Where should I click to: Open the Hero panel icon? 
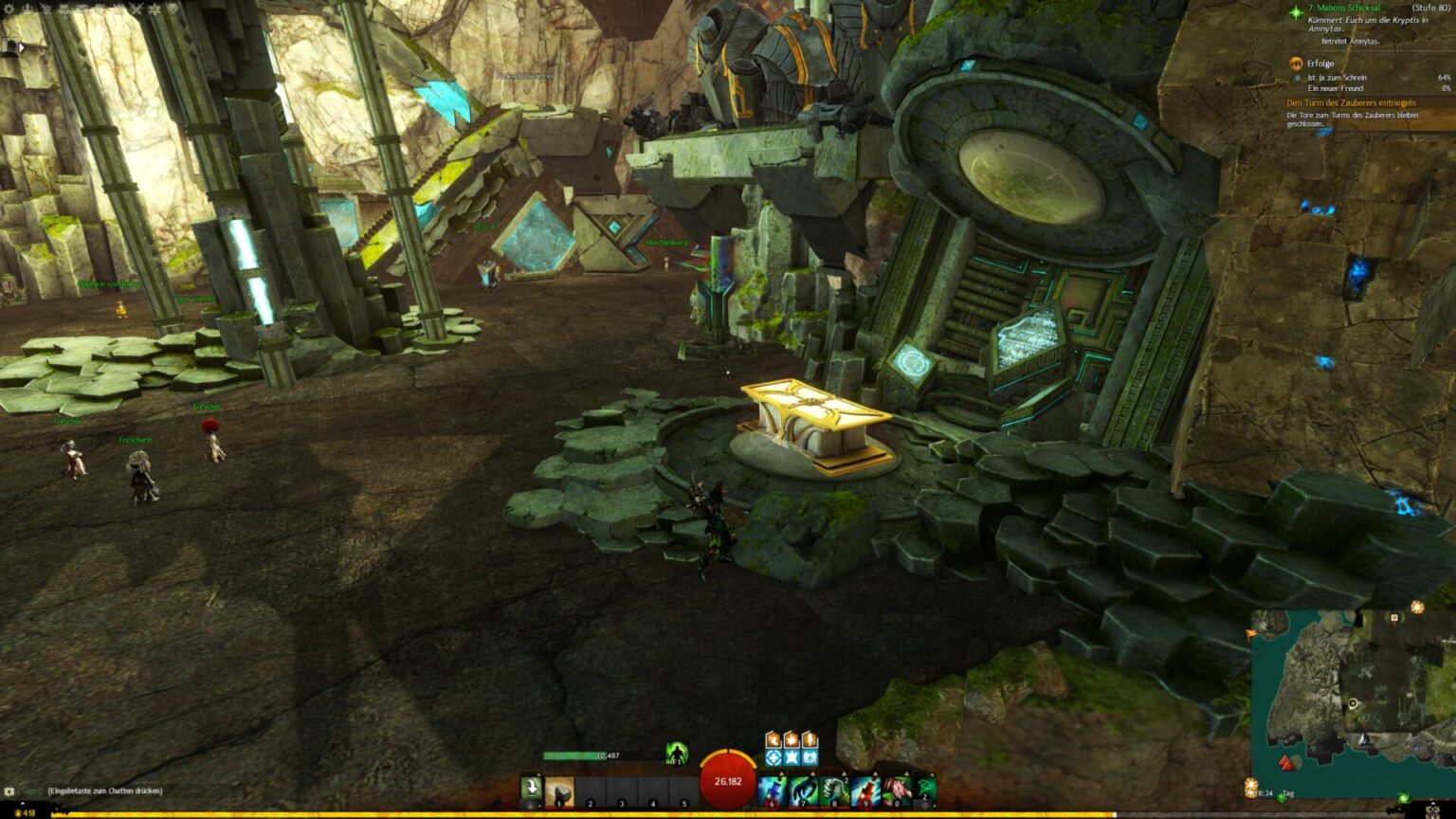coord(27,10)
